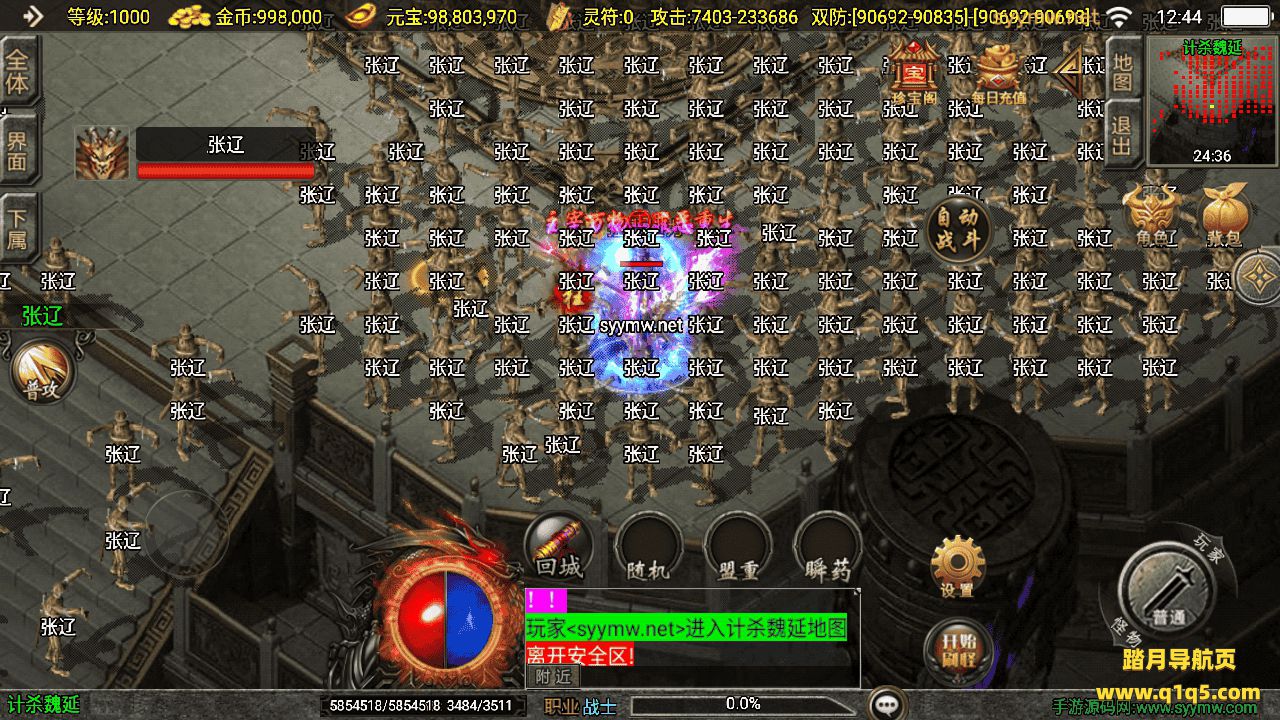This screenshot has height=720, width=1280.
Task: Trigger the 普攻 basic attack skill
Action: click(43, 372)
